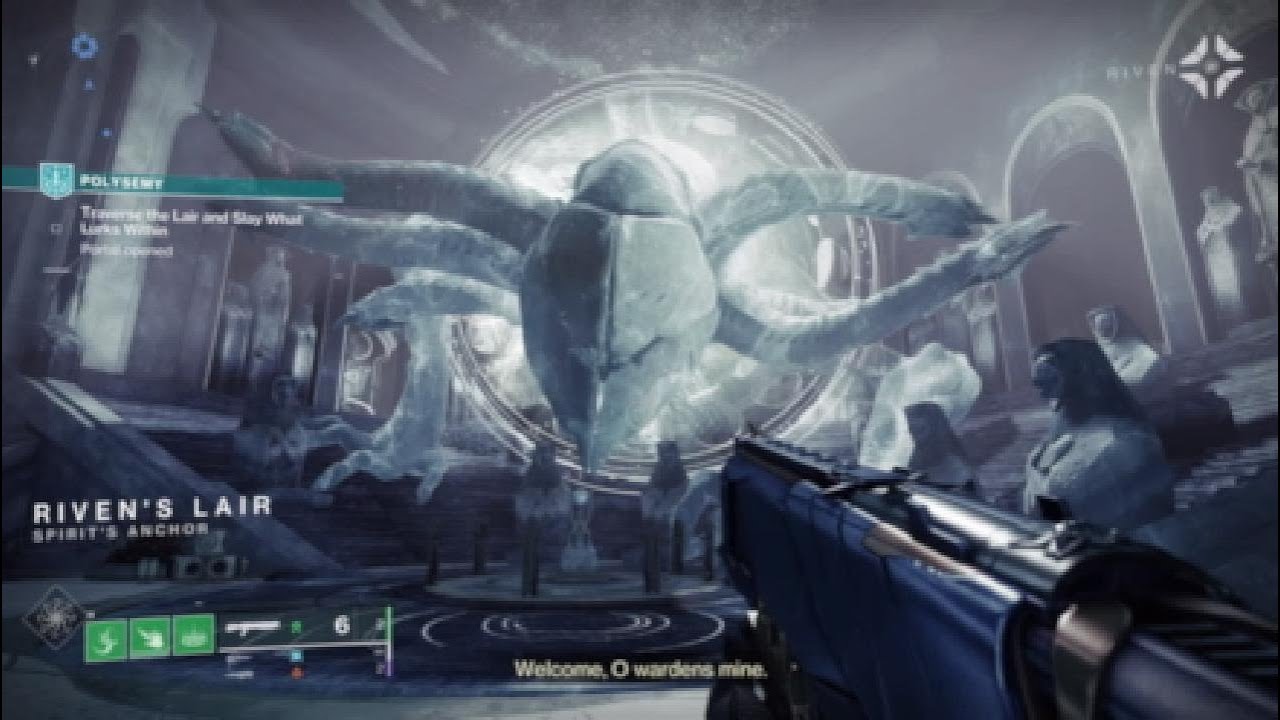Image resolution: width=1280 pixels, height=720 pixels.
Task: Select the equipped weapon silhouette icon
Action: point(252,628)
